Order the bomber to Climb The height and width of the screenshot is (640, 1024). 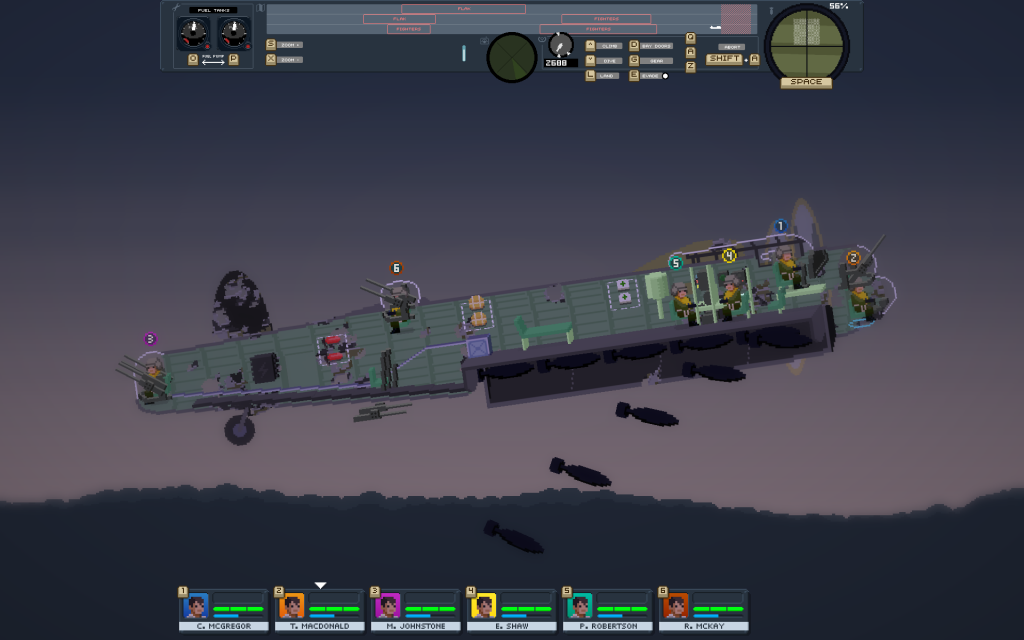[611, 46]
